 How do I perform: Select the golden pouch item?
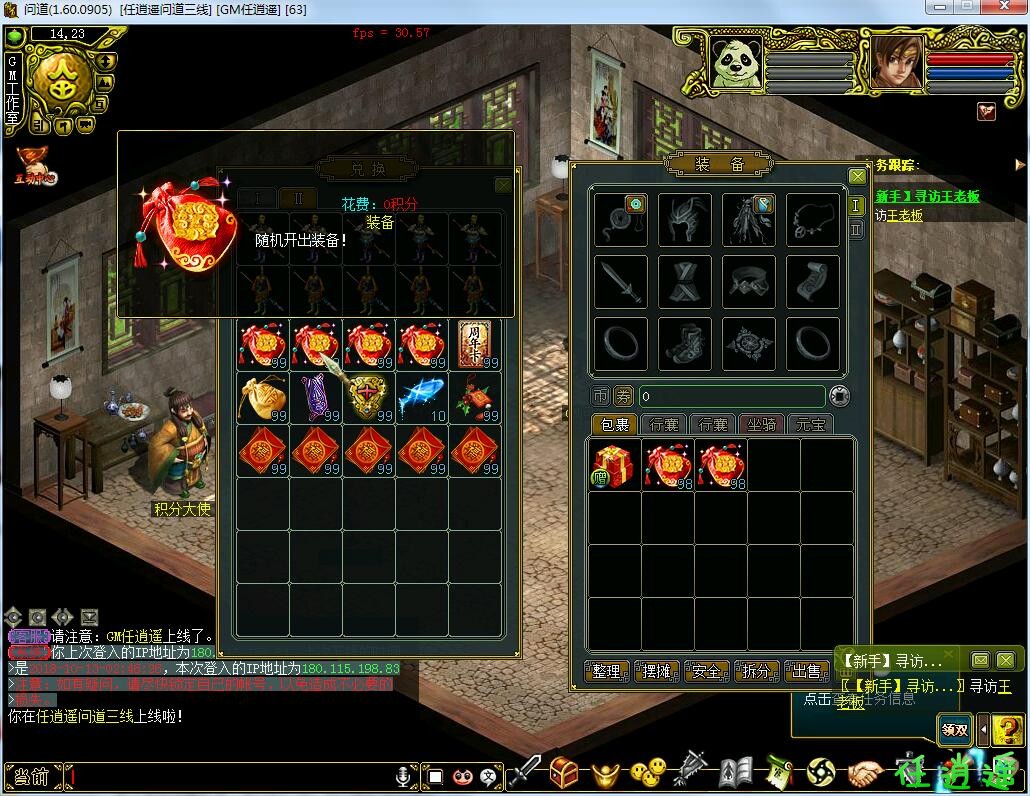(263, 397)
